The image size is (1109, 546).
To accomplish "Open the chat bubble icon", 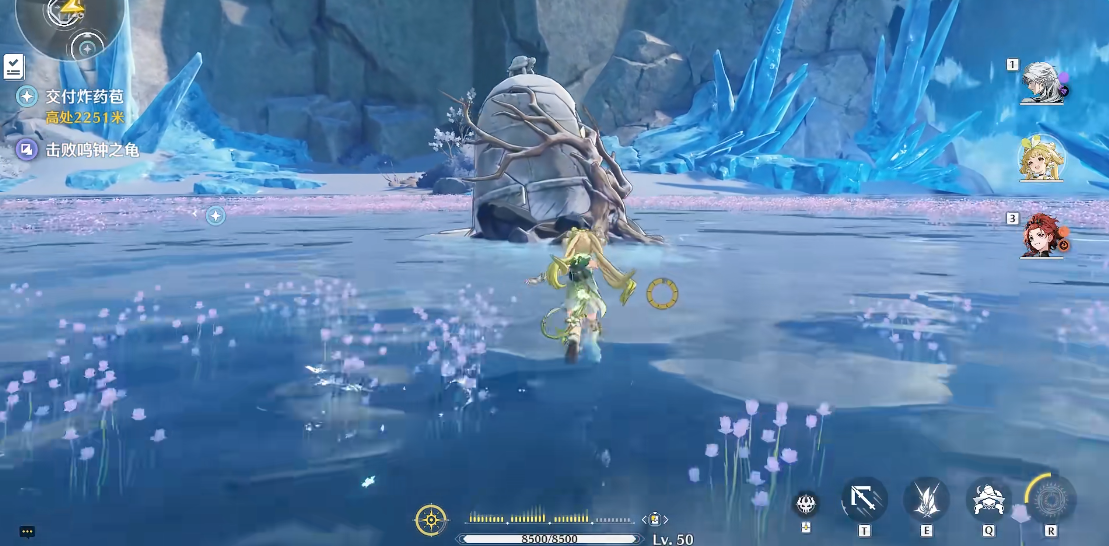I will point(27,532).
